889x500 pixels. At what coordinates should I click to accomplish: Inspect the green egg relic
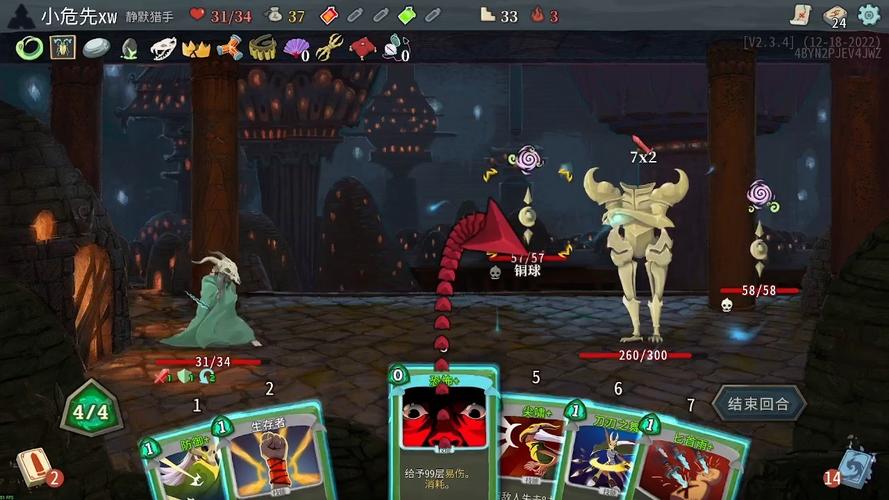(129, 47)
